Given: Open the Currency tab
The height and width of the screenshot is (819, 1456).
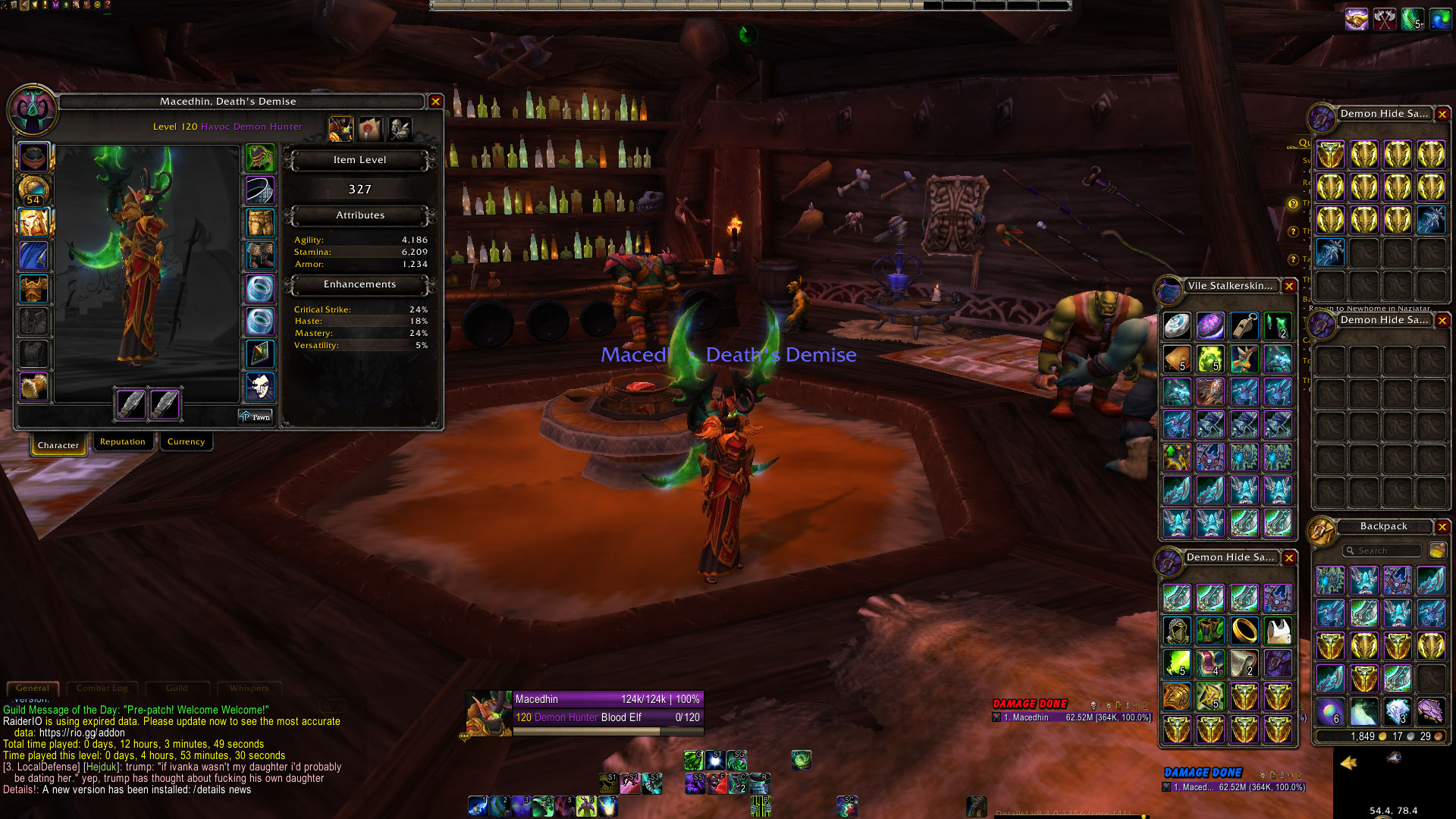Looking at the screenshot, I should pyautogui.click(x=186, y=442).
